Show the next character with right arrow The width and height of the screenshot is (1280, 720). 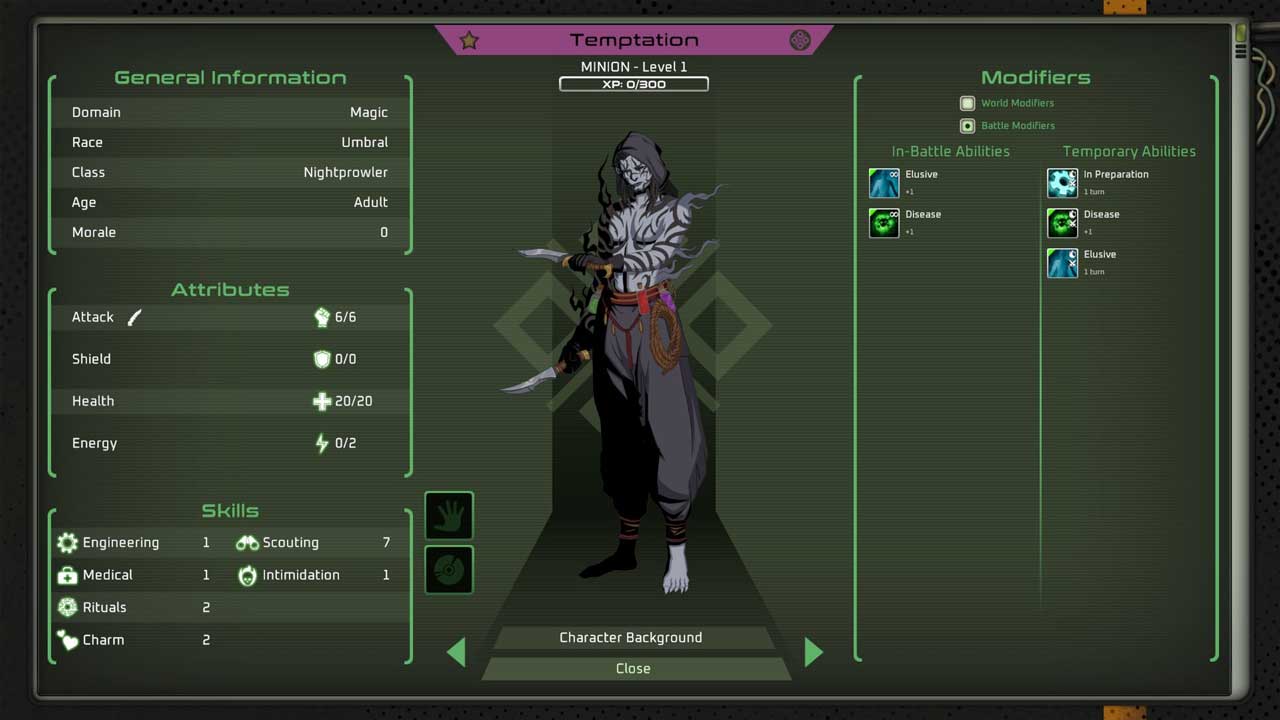coord(813,653)
